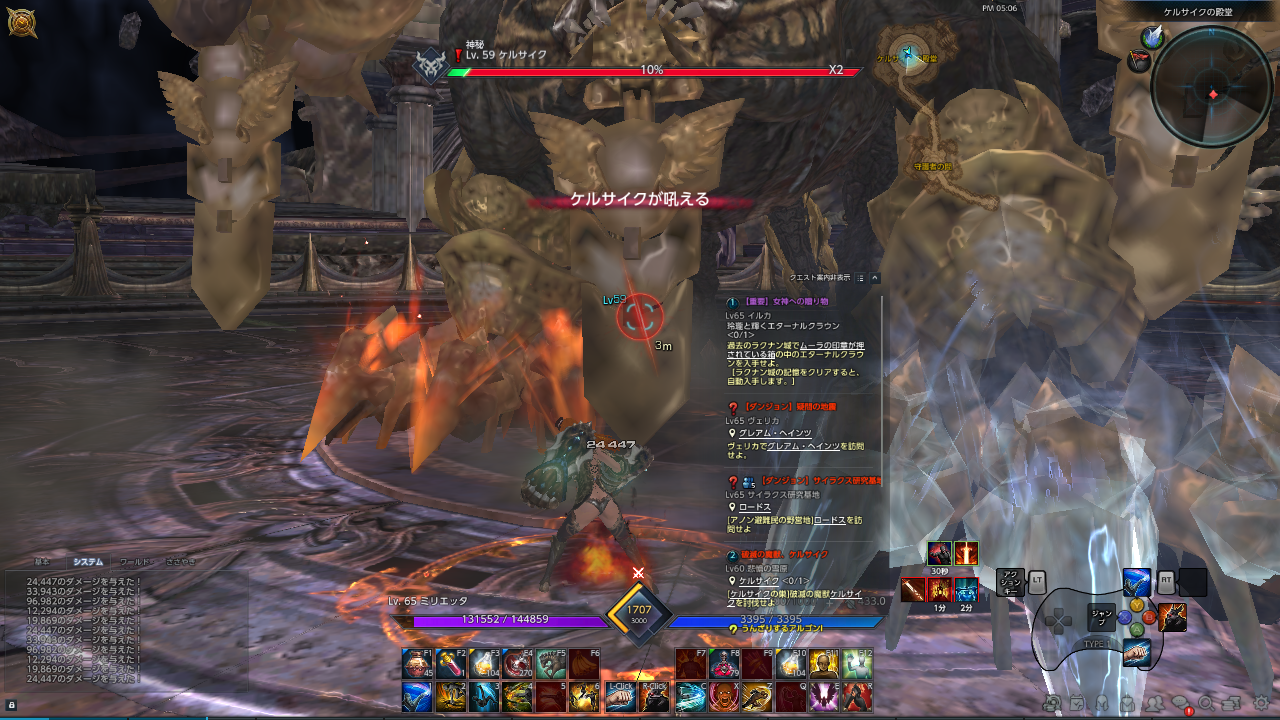Image resolution: width=1280 pixels, height=720 pixels.
Task: Use the red potion in slot F1
Action: 417,664
